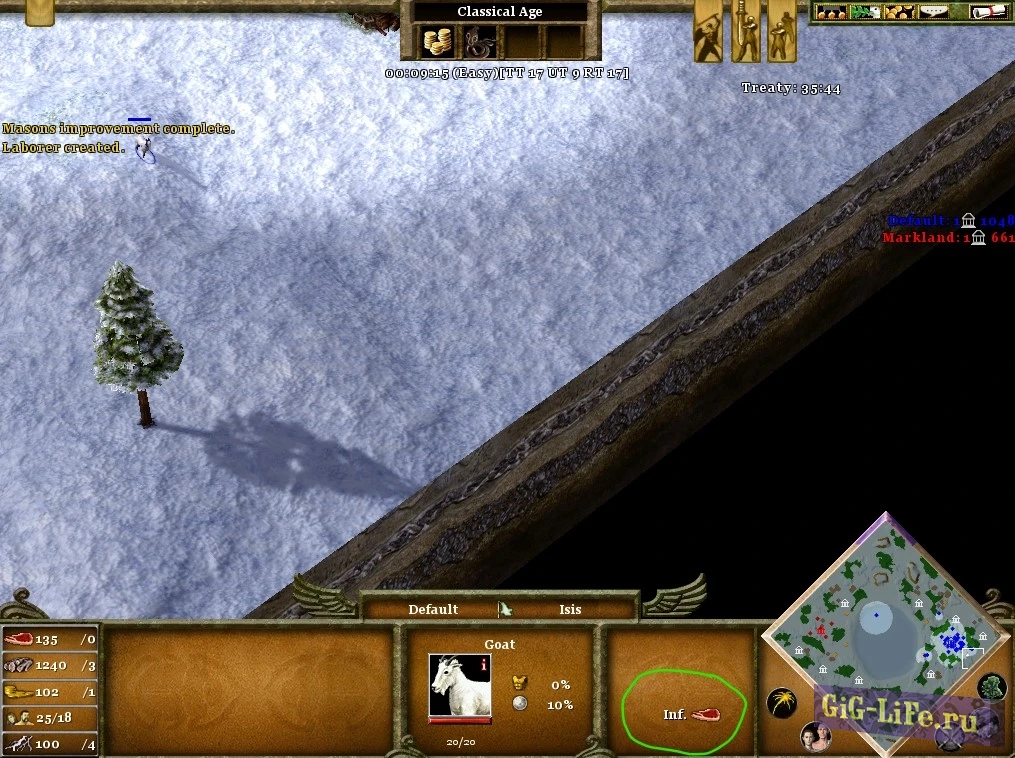Click the two-faces portrait button near minimap
1015x758 pixels.
pyautogui.click(x=816, y=736)
